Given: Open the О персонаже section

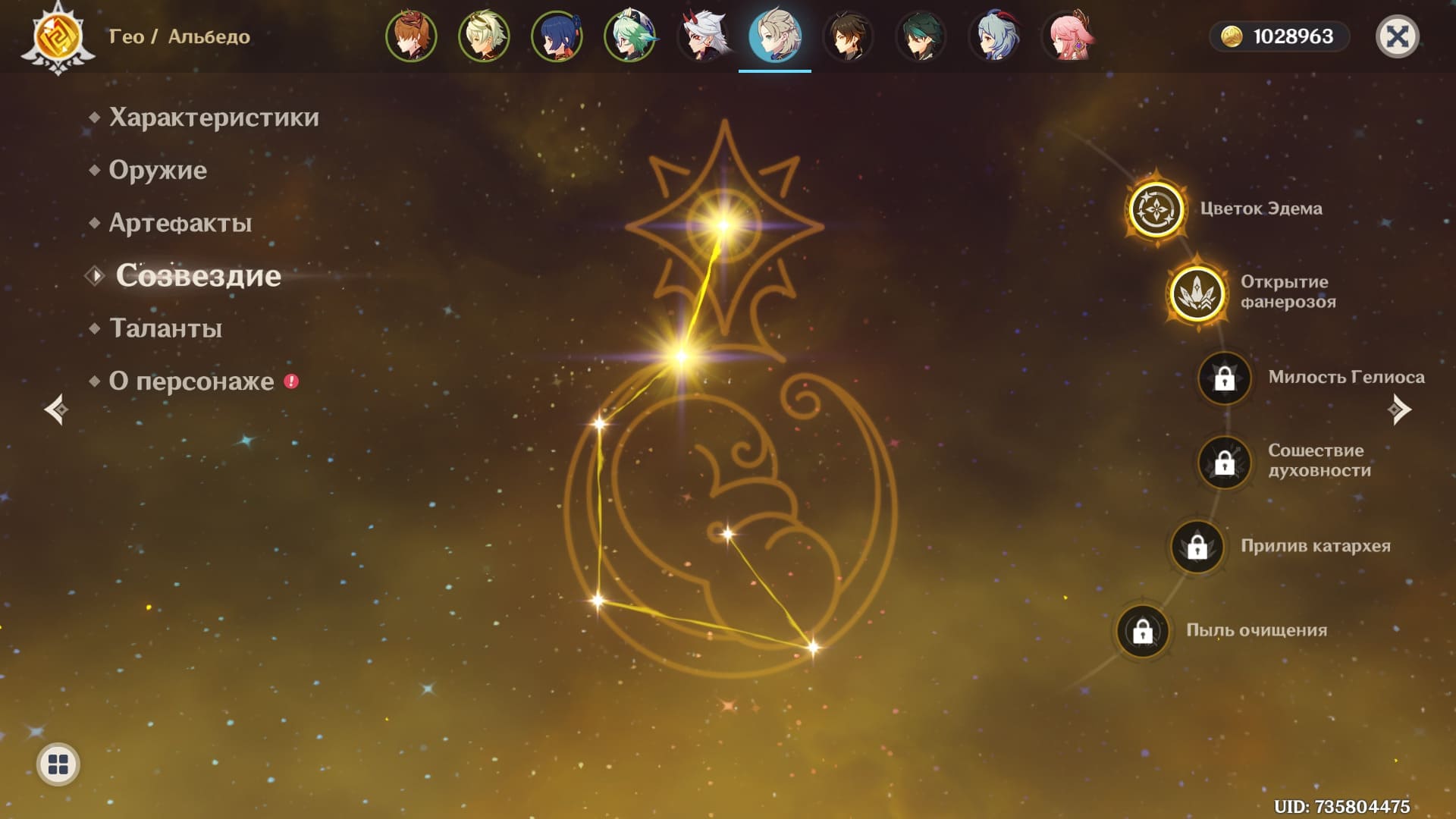Looking at the screenshot, I should pyautogui.click(x=191, y=381).
